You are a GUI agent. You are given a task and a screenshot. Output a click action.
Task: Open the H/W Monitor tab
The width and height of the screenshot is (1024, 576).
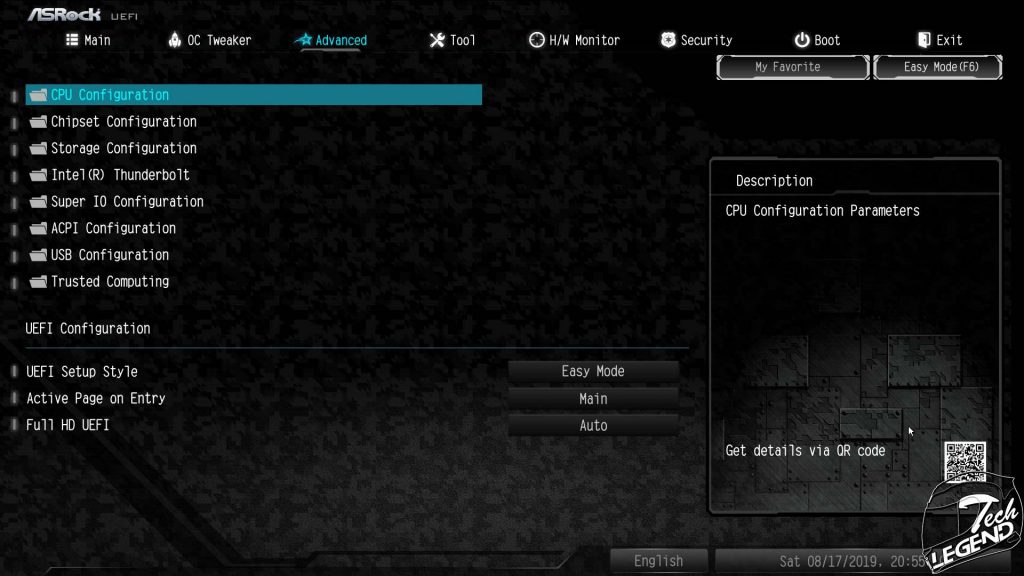pyautogui.click(x=574, y=40)
